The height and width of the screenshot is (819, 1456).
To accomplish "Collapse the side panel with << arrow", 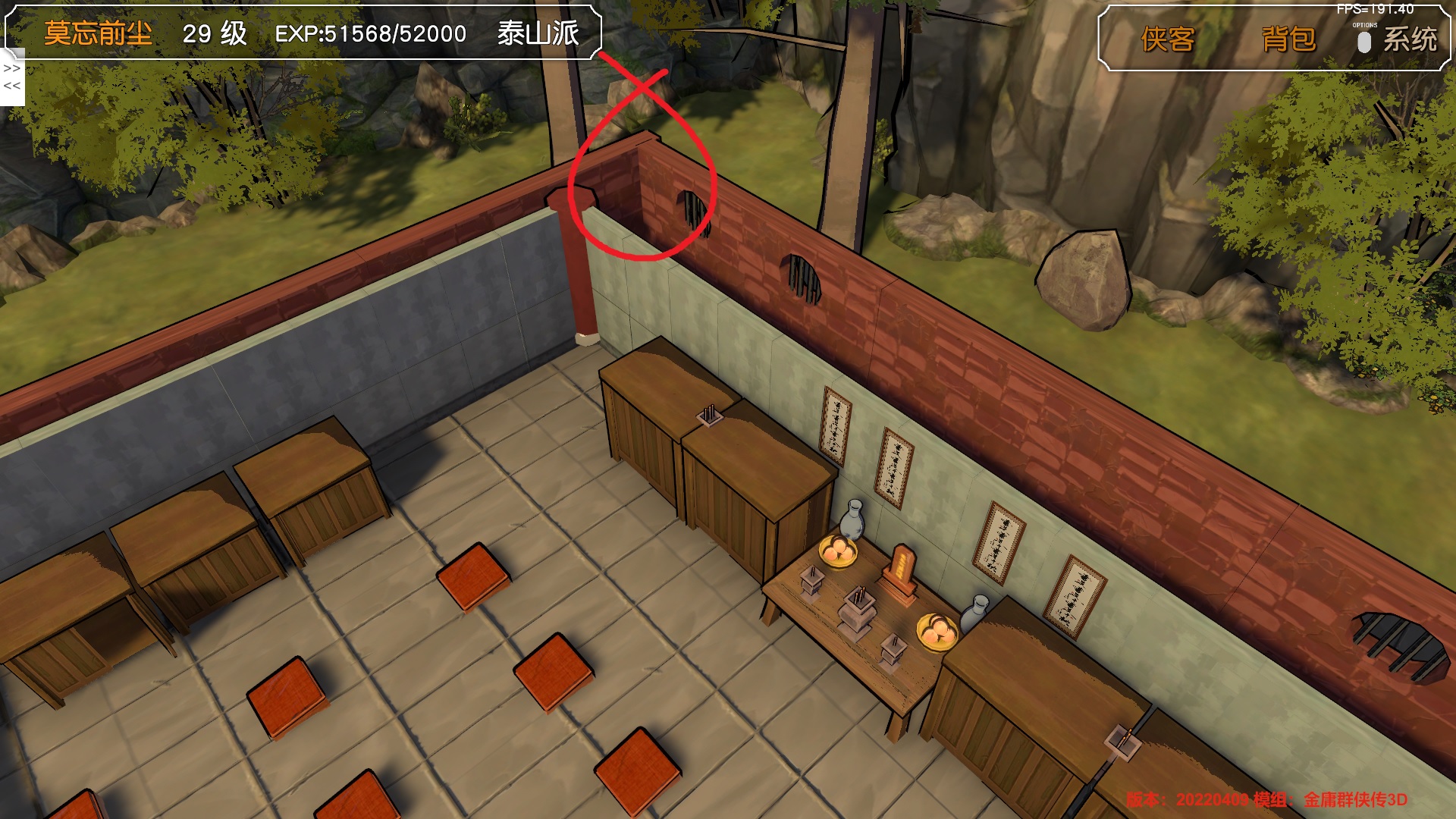I will [12, 86].
